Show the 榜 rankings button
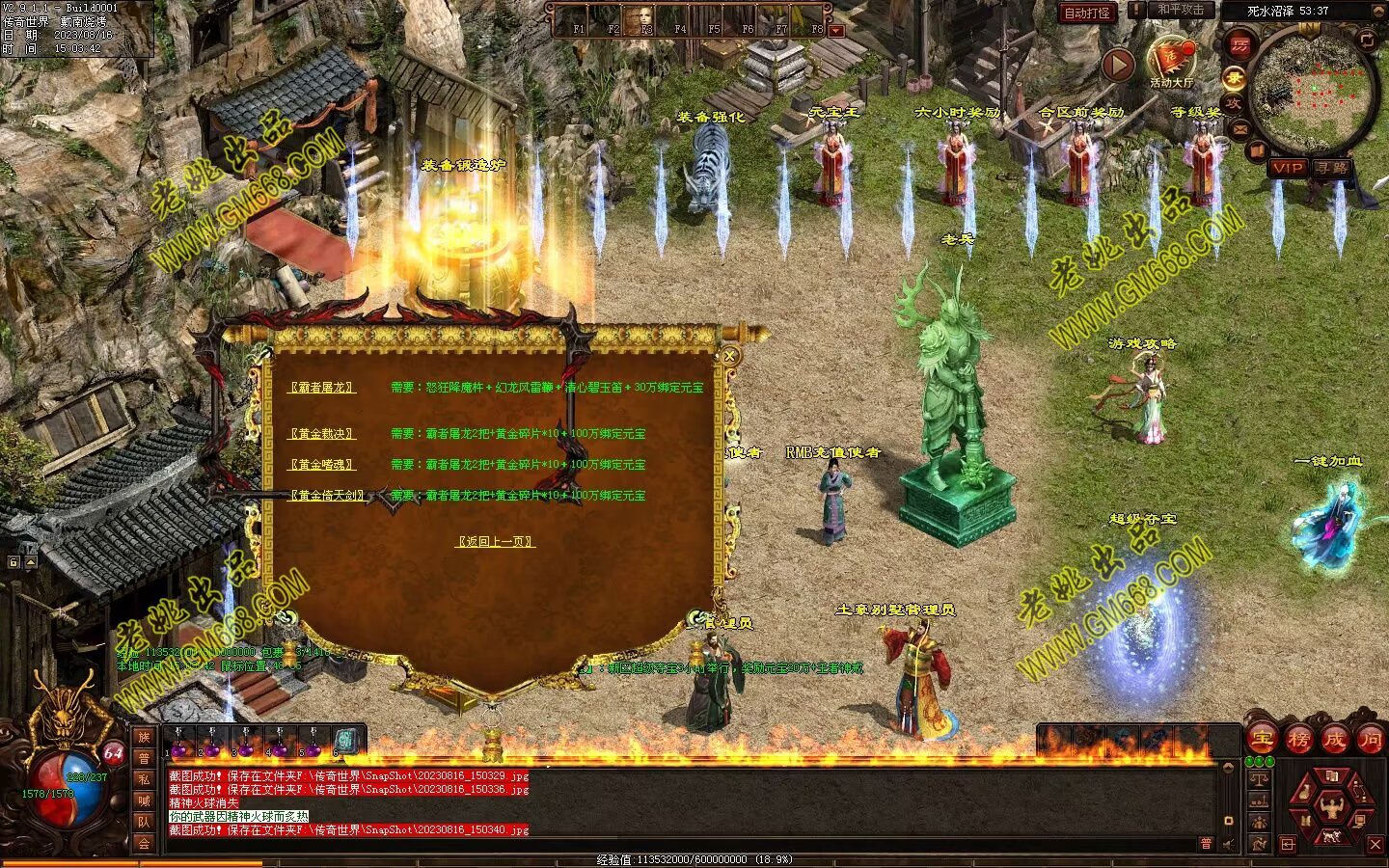 [1298, 740]
